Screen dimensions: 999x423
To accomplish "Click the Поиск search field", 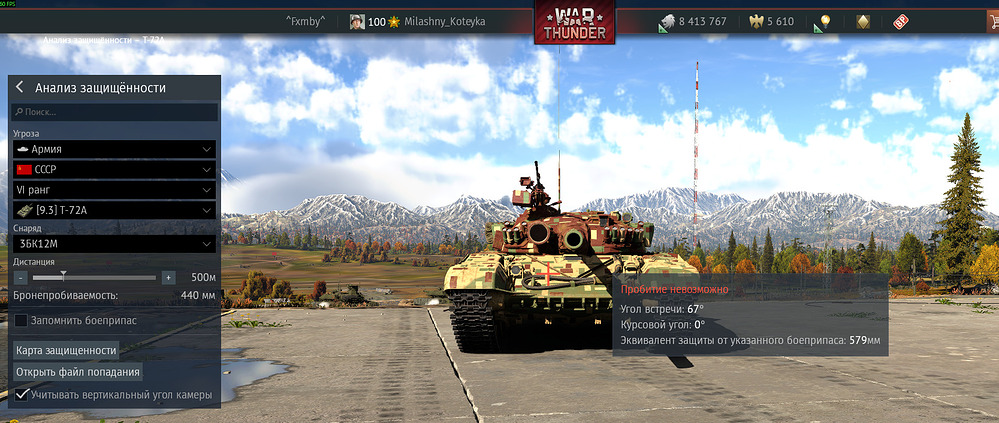I will [115, 113].
